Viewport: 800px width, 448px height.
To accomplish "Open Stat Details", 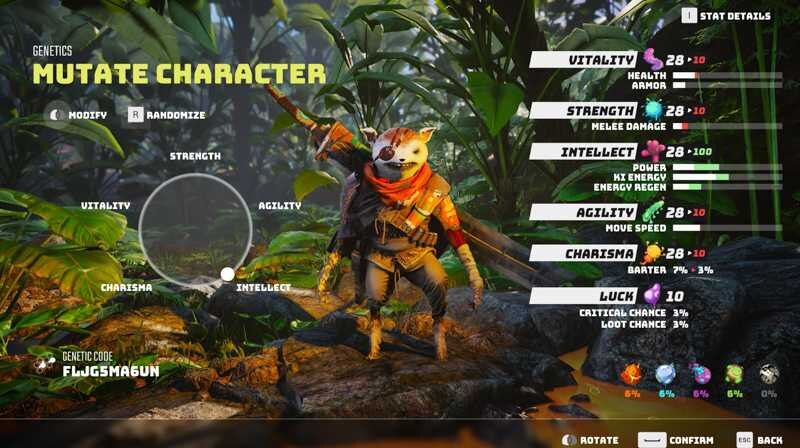I will click(x=728, y=16).
